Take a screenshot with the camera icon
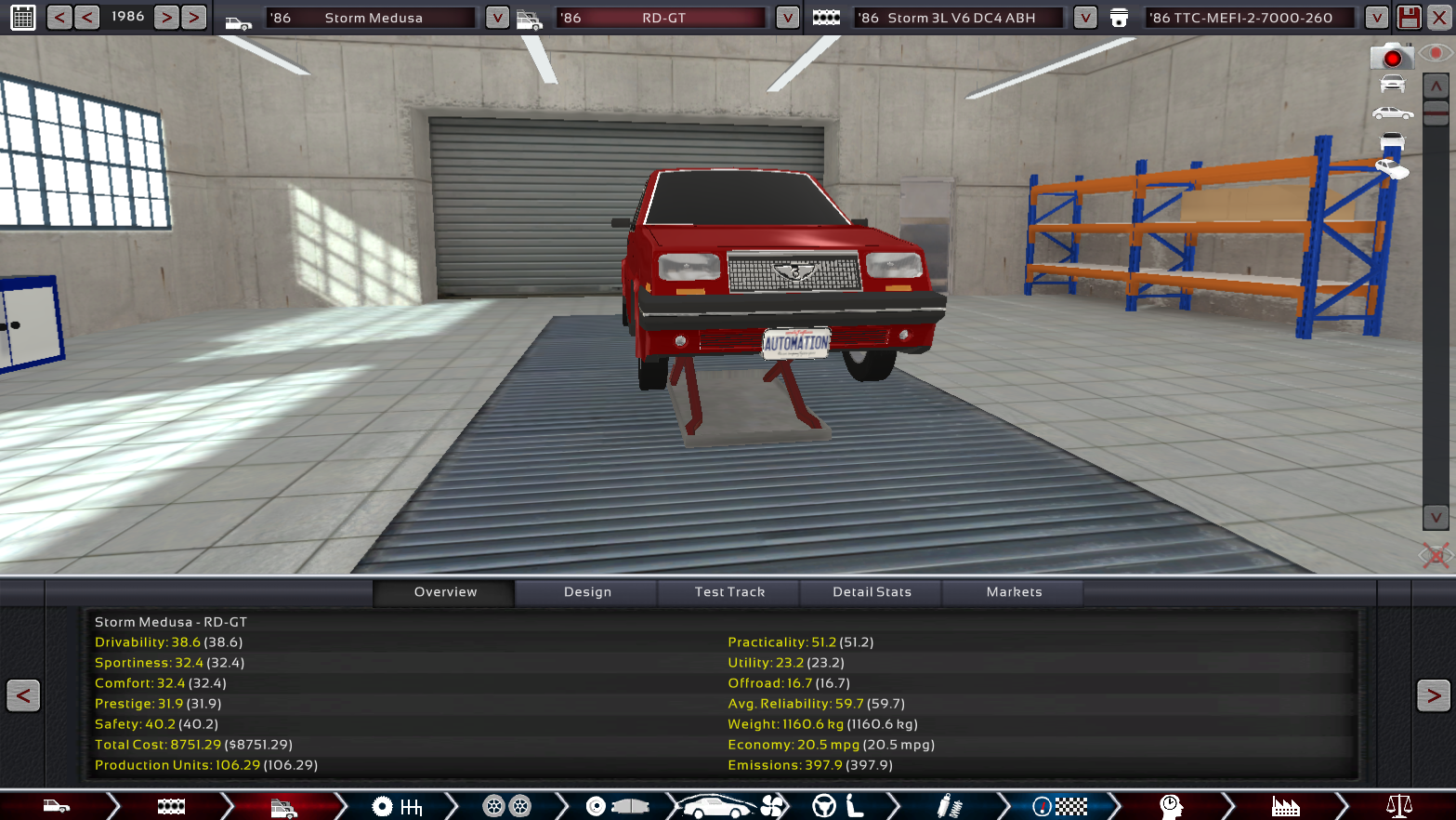 (1391, 57)
